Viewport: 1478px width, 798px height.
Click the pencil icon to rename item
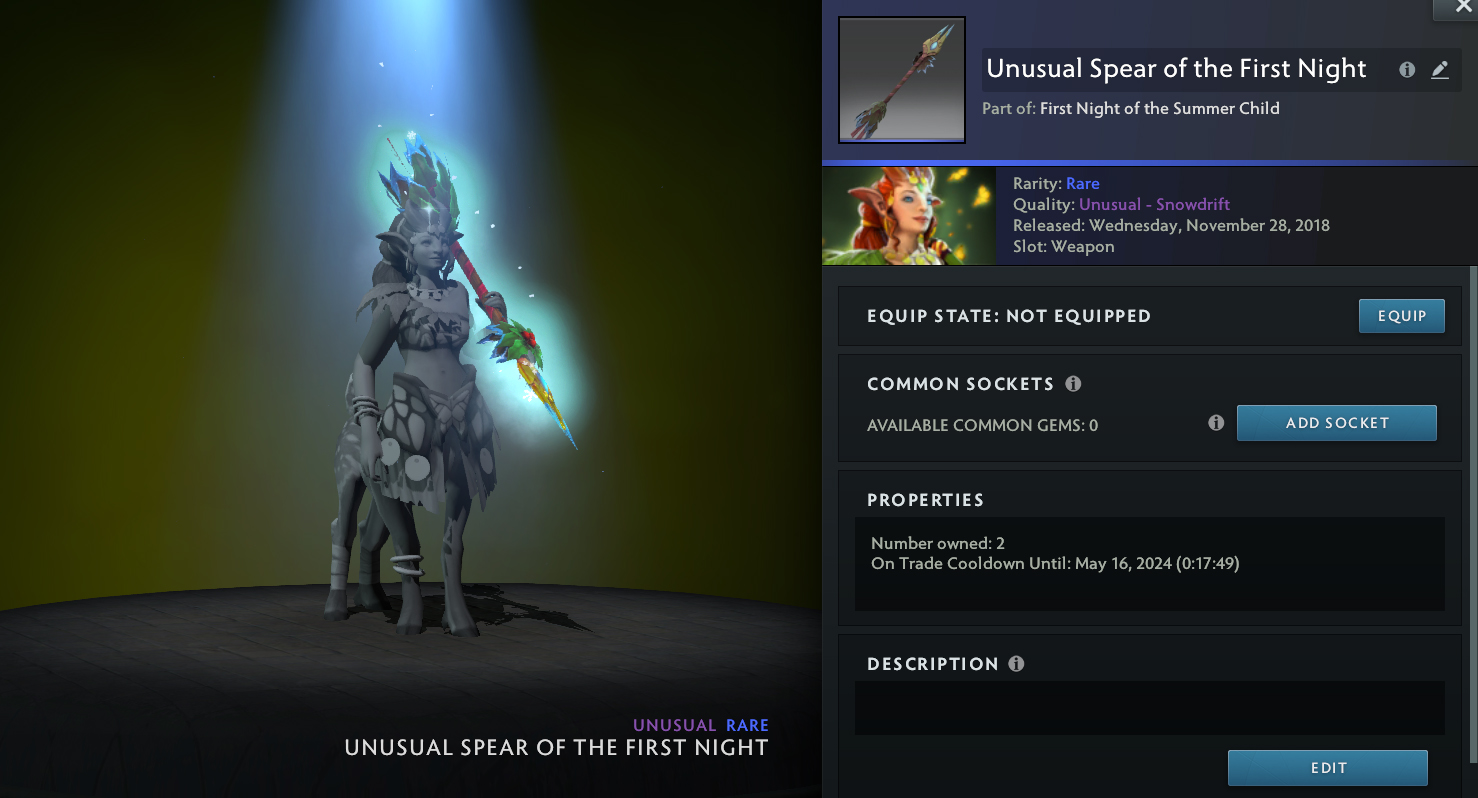(1440, 70)
